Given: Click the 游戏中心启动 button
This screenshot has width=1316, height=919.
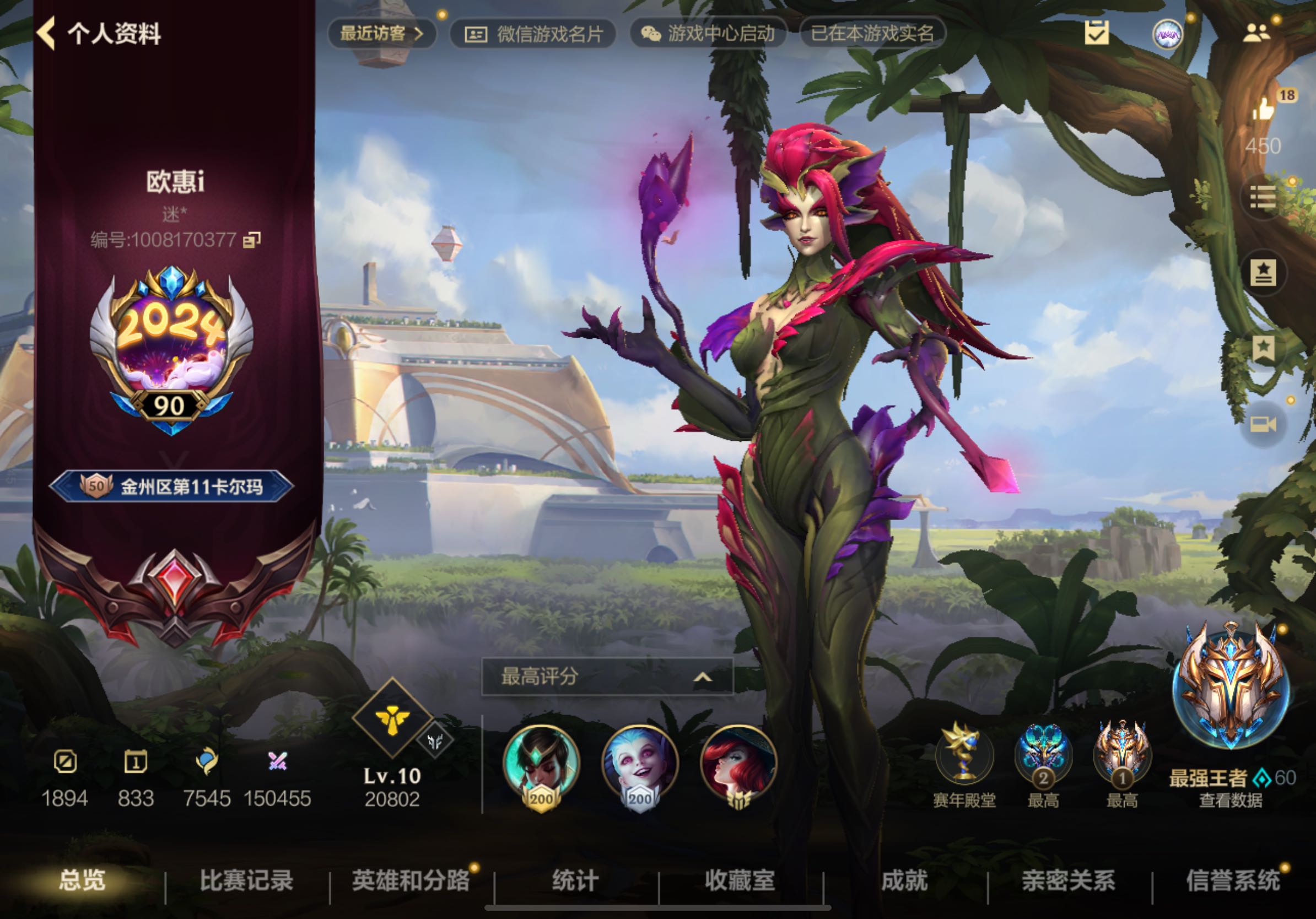Looking at the screenshot, I should point(709,33).
